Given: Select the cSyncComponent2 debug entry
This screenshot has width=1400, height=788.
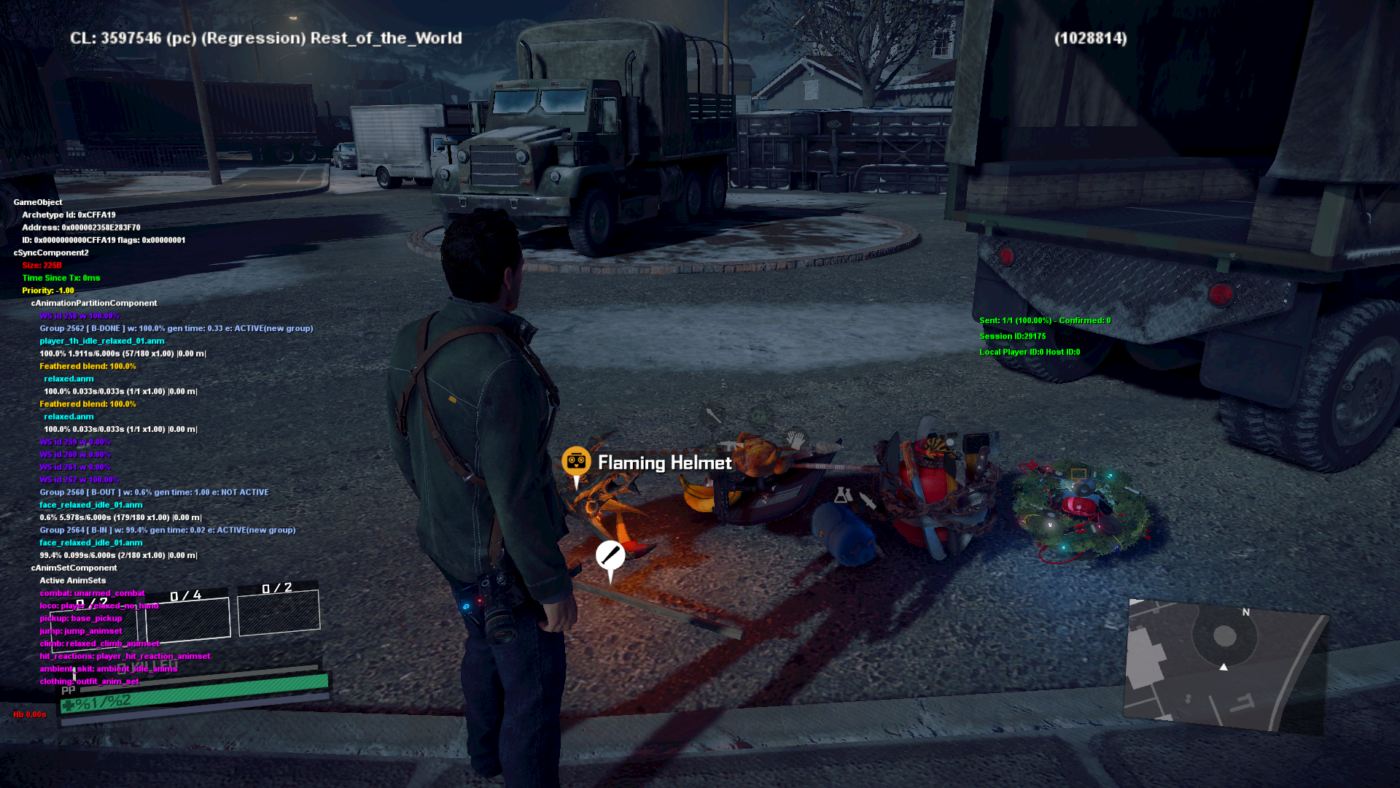Looking at the screenshot, I should (x=50, y=251).
